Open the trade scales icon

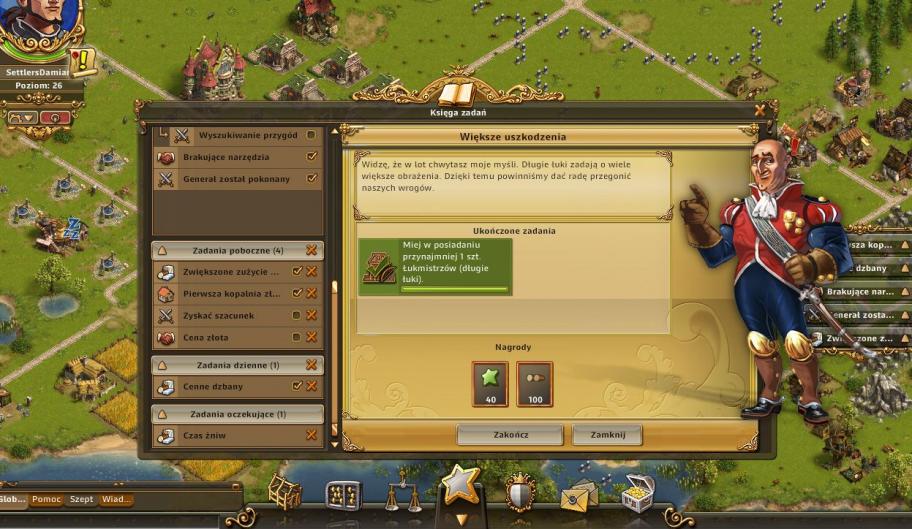click(402, 493)
